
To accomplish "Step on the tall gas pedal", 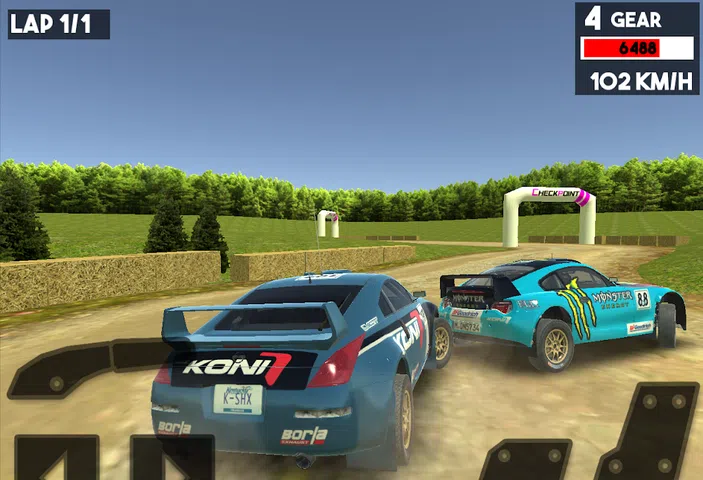I will tap(651, 432).
